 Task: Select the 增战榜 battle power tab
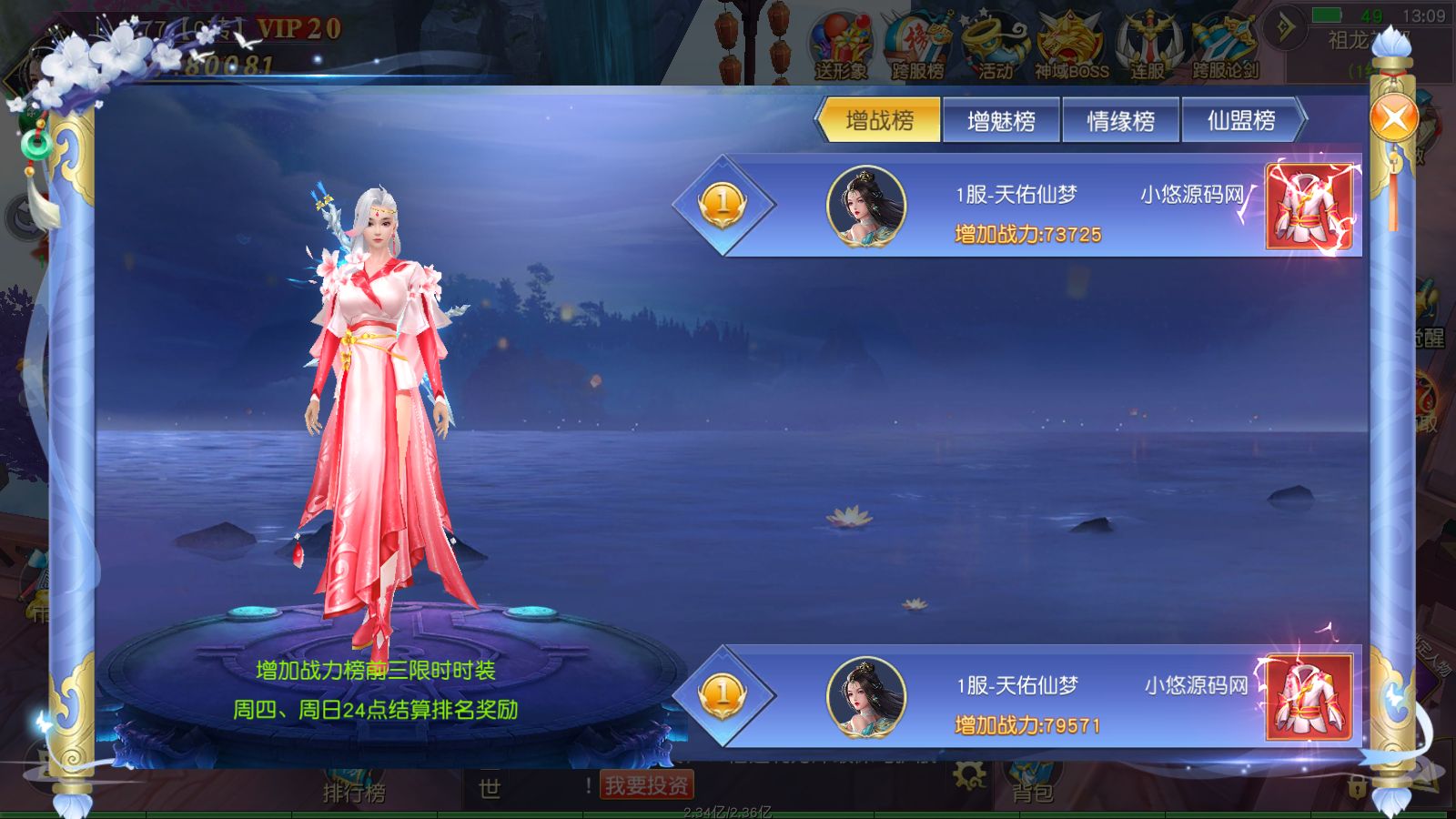[x=878, y=119]
